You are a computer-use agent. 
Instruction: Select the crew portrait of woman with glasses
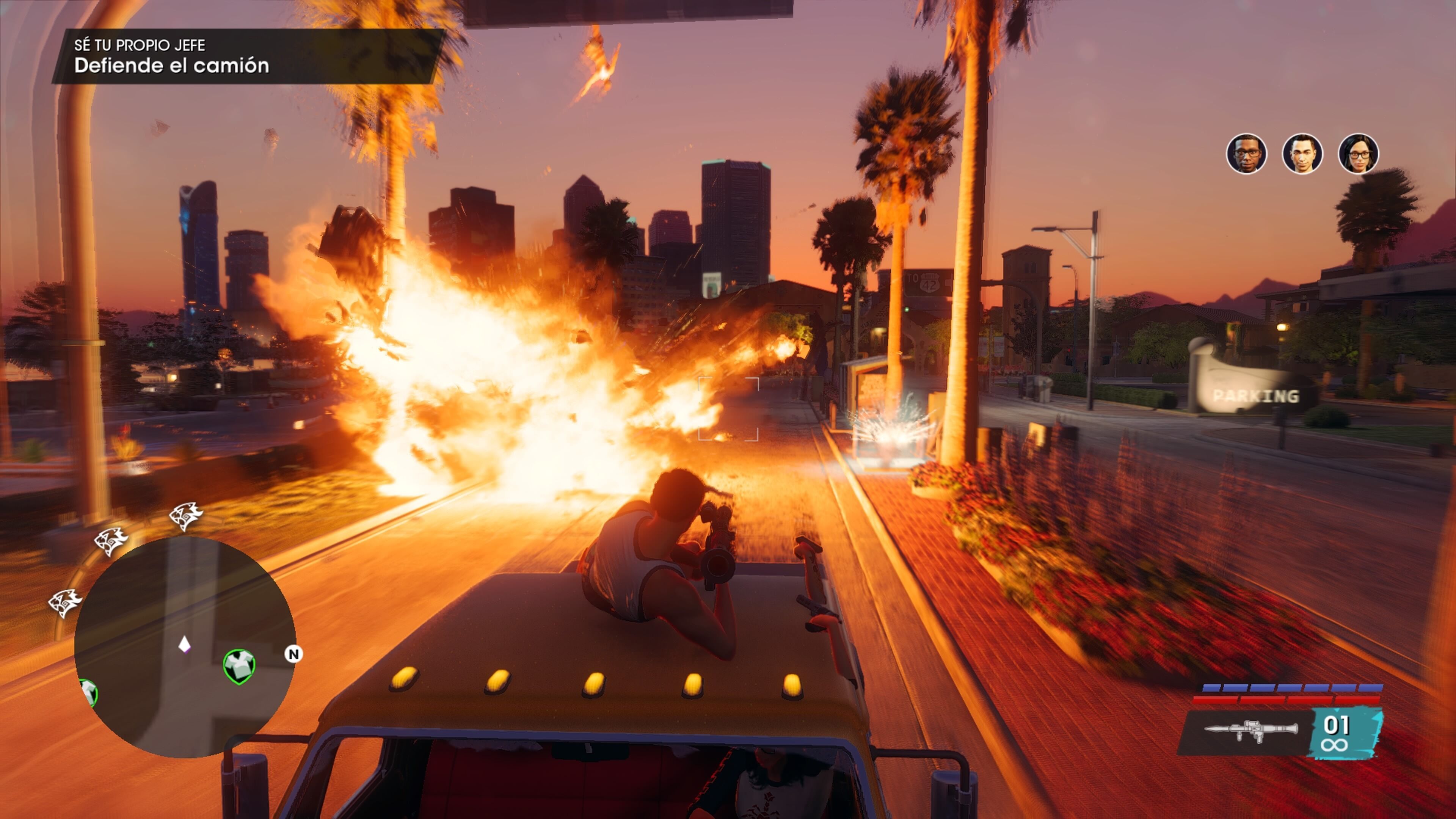click(x=1358, y=154)
